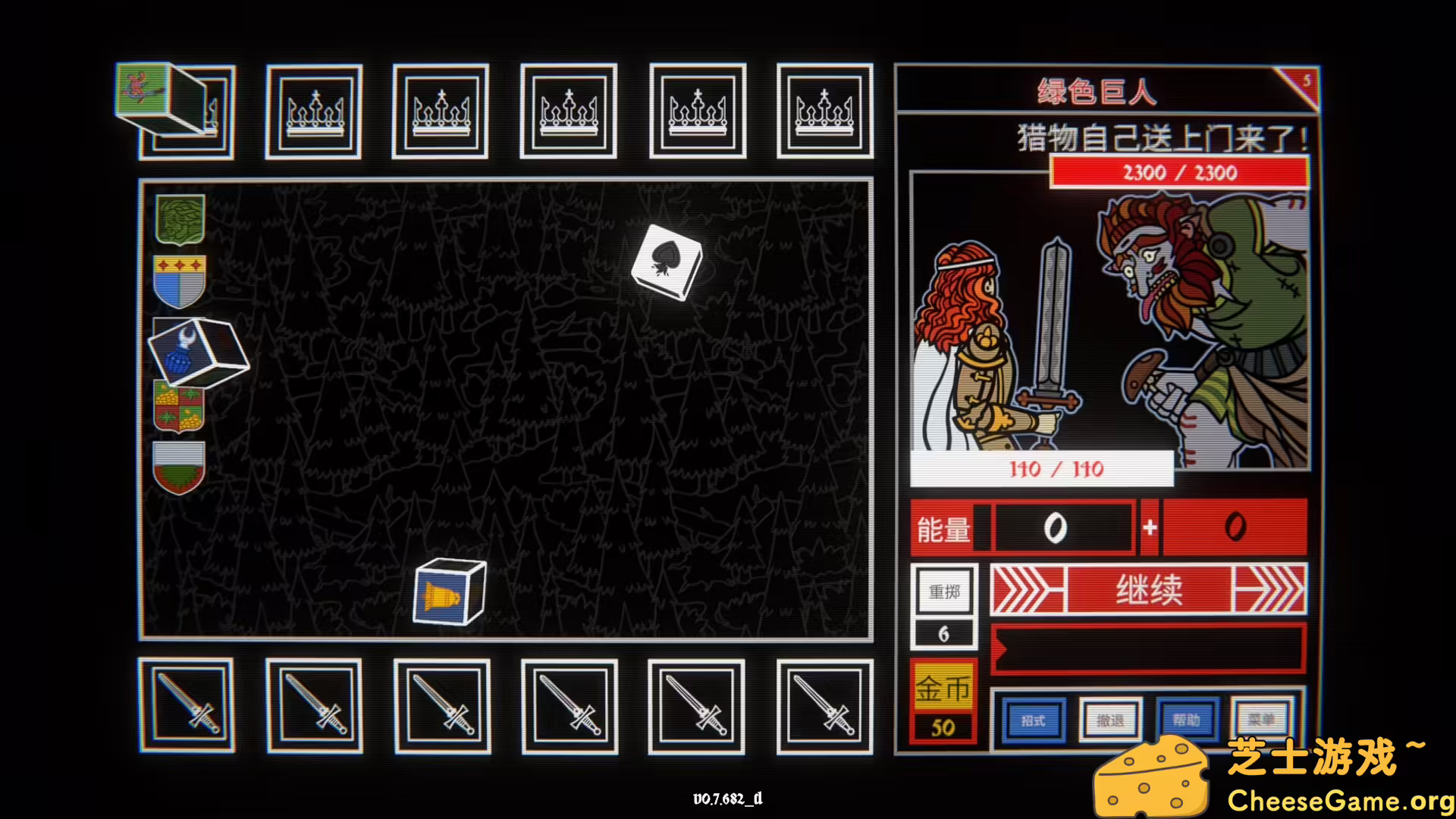1456x819 pixels.
Task: Select the spade die on the board
Action: coord(667,262)
